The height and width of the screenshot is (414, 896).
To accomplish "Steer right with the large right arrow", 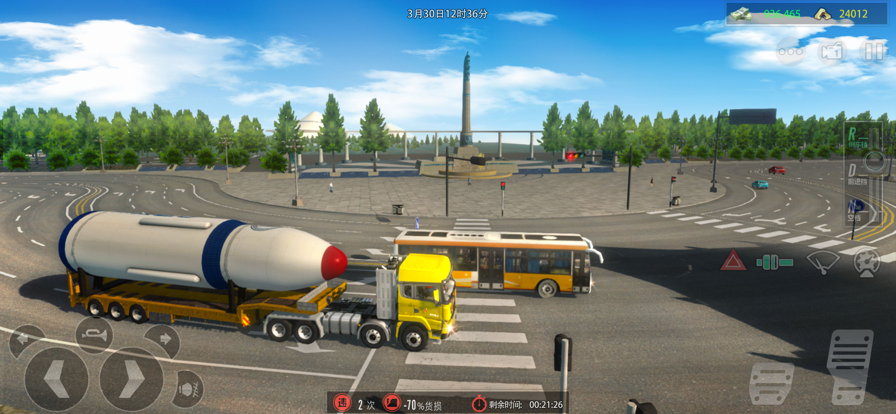I will [x=131, y=380].
